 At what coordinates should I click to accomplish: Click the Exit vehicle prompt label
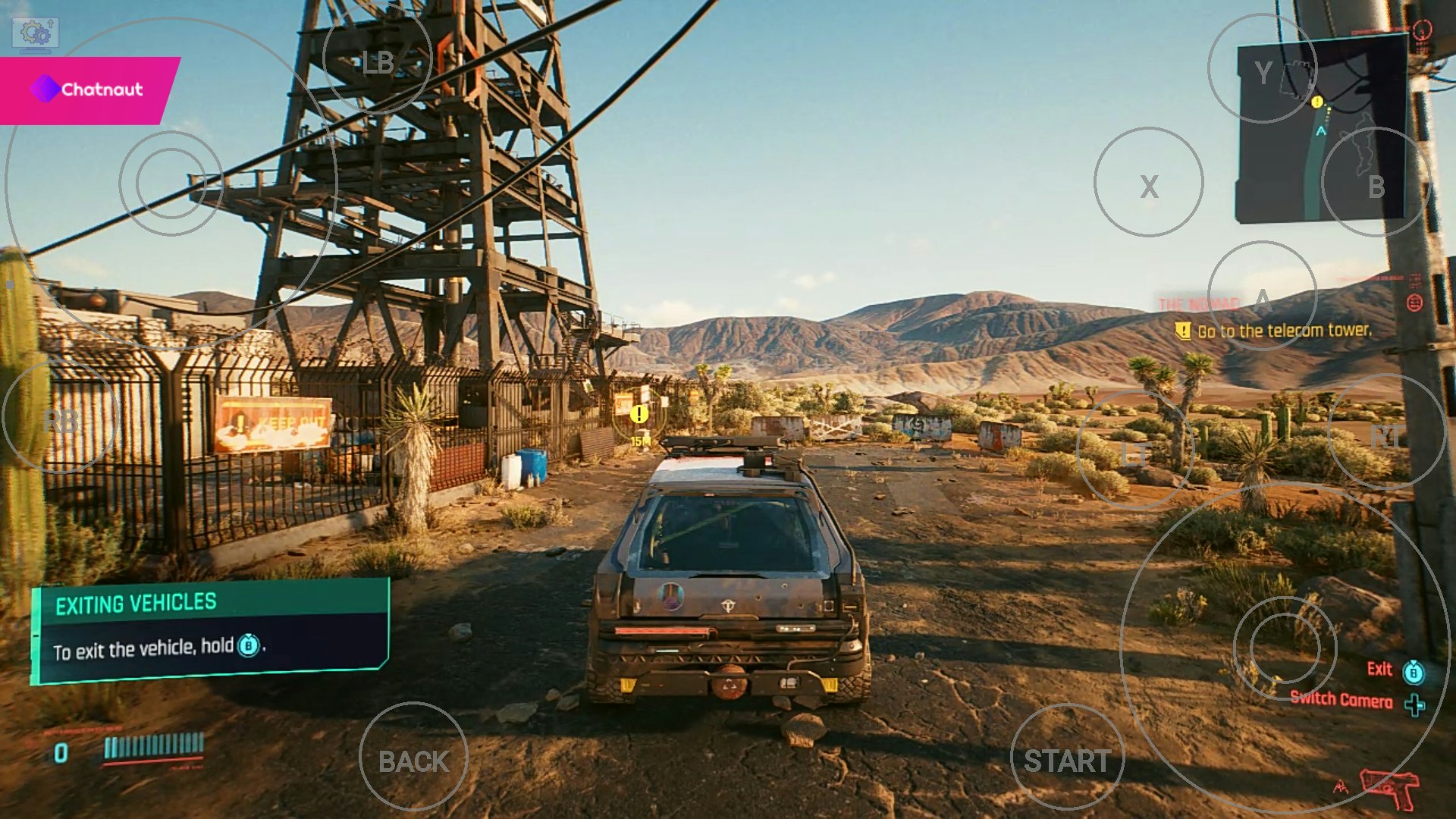tap(1379, 669)
